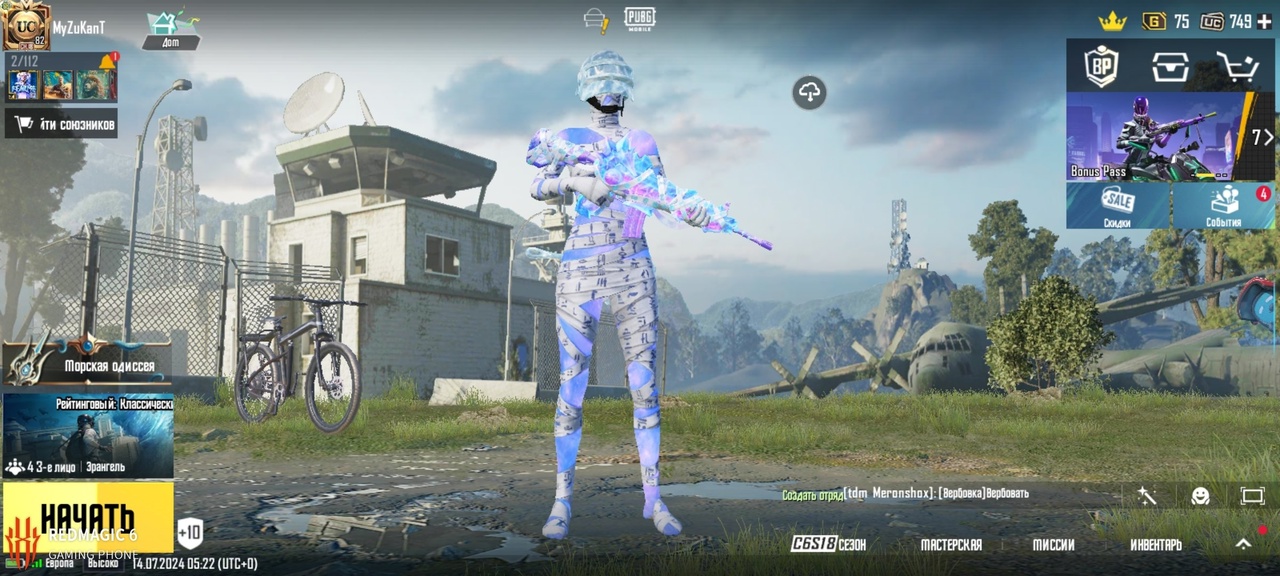Image resolution: width=1280 pixels, height=576 pixels.
Task: Open the C6S18 Сезон season page
Action: point(828,545)
